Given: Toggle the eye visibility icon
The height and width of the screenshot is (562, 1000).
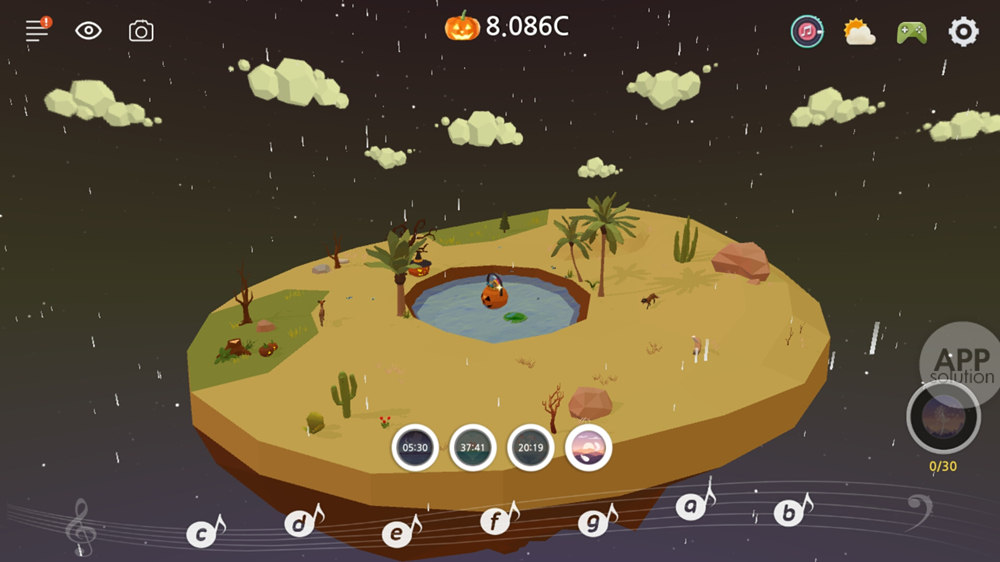Looking at the screenshot, I should [89, 30].
